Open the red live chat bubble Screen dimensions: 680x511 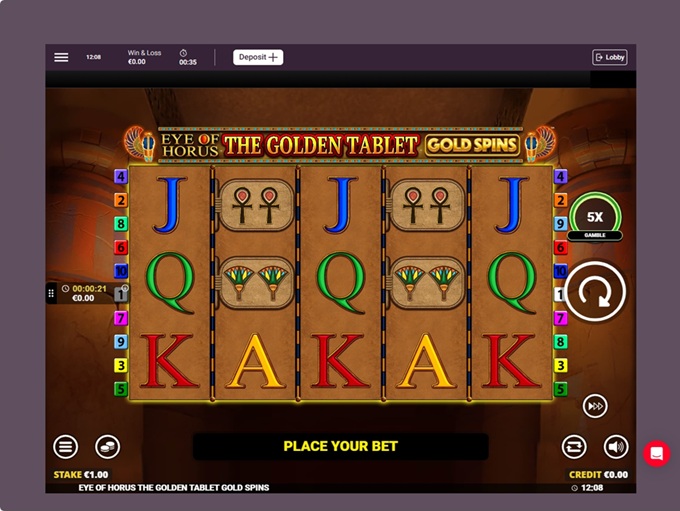(656, 453)
